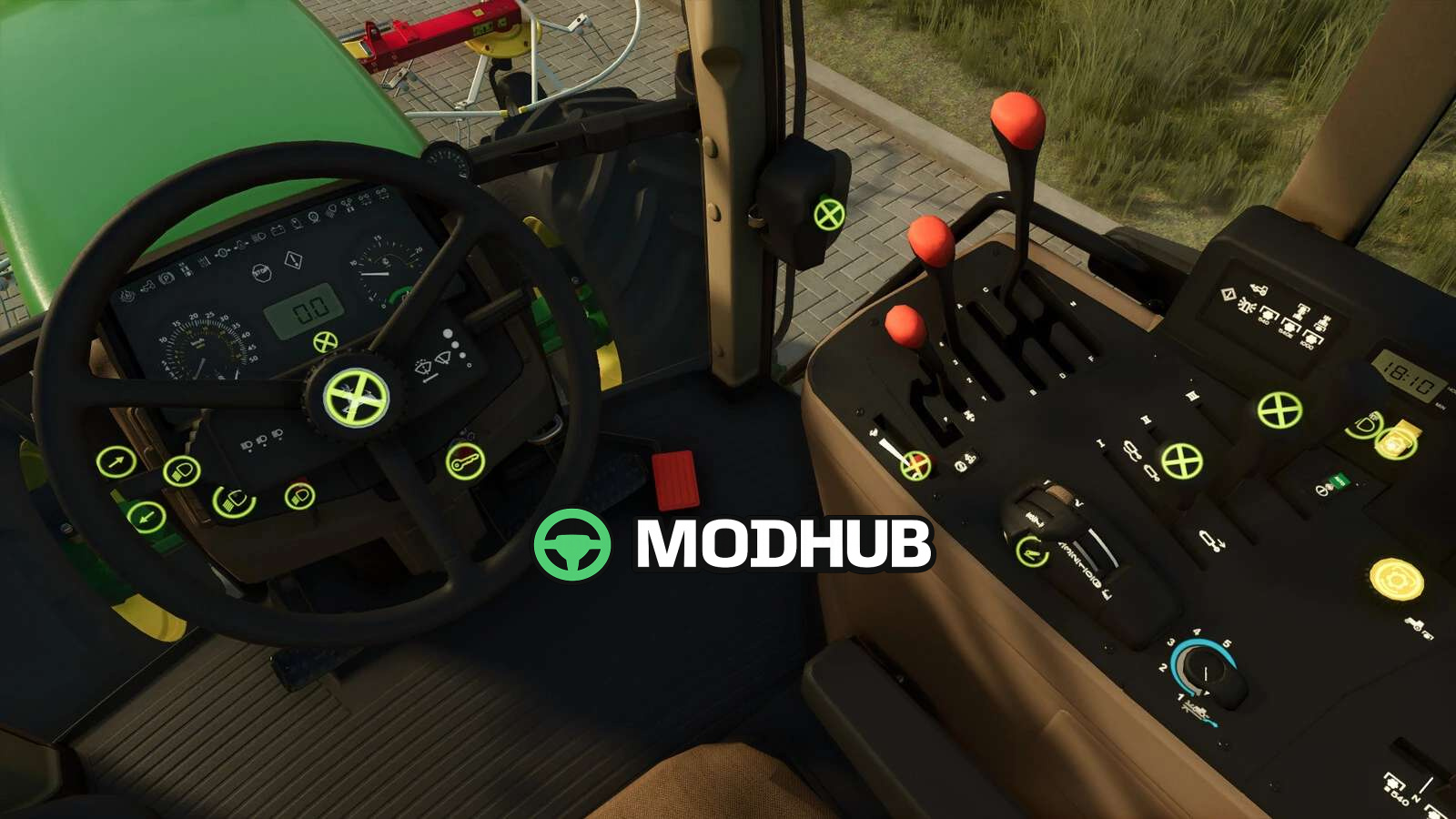Click the digital clock showing 18:10

1409,377
